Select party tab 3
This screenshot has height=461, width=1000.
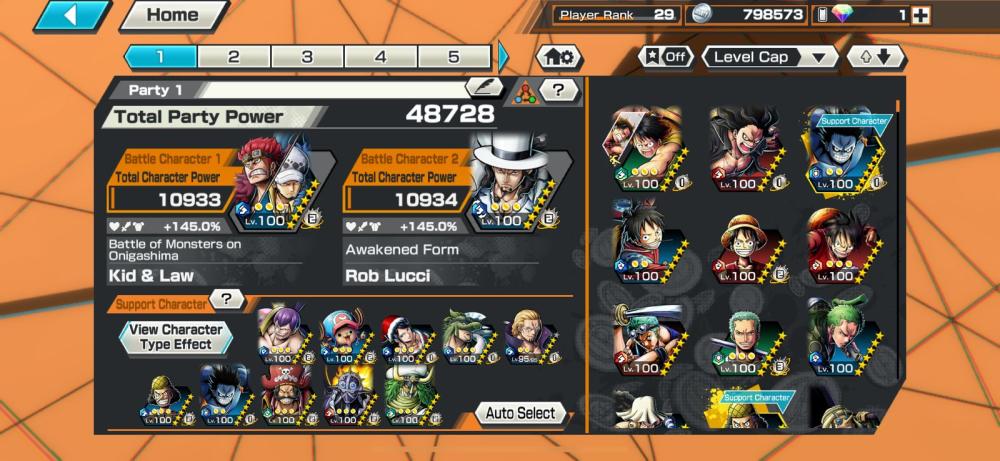pyautogui.click(x=307, y=57)
